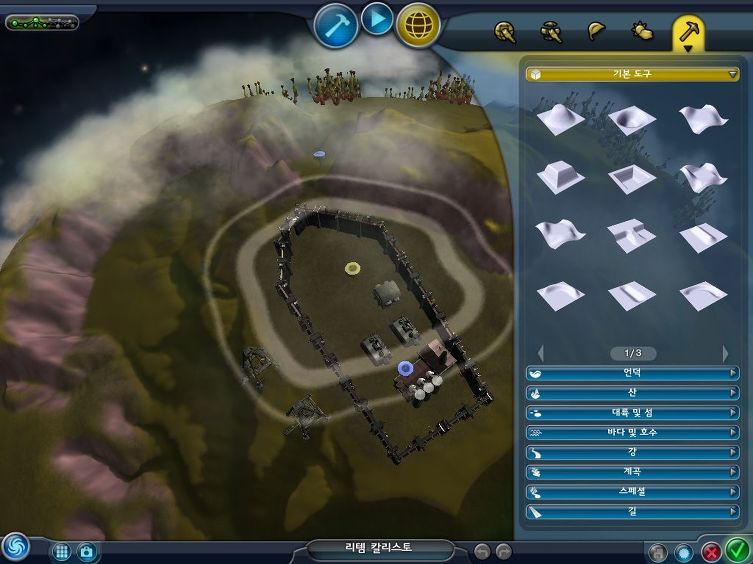Select the globe terraform mode button
This screenshot has width=753, height=564.
(418, 26)
